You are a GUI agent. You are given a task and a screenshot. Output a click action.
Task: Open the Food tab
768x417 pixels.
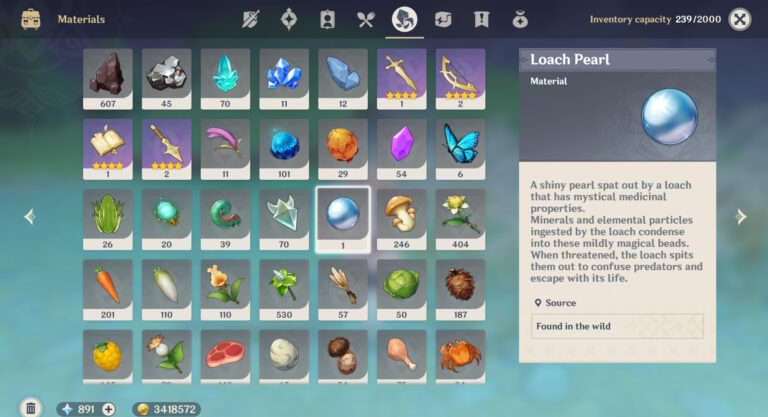[366, 19]
